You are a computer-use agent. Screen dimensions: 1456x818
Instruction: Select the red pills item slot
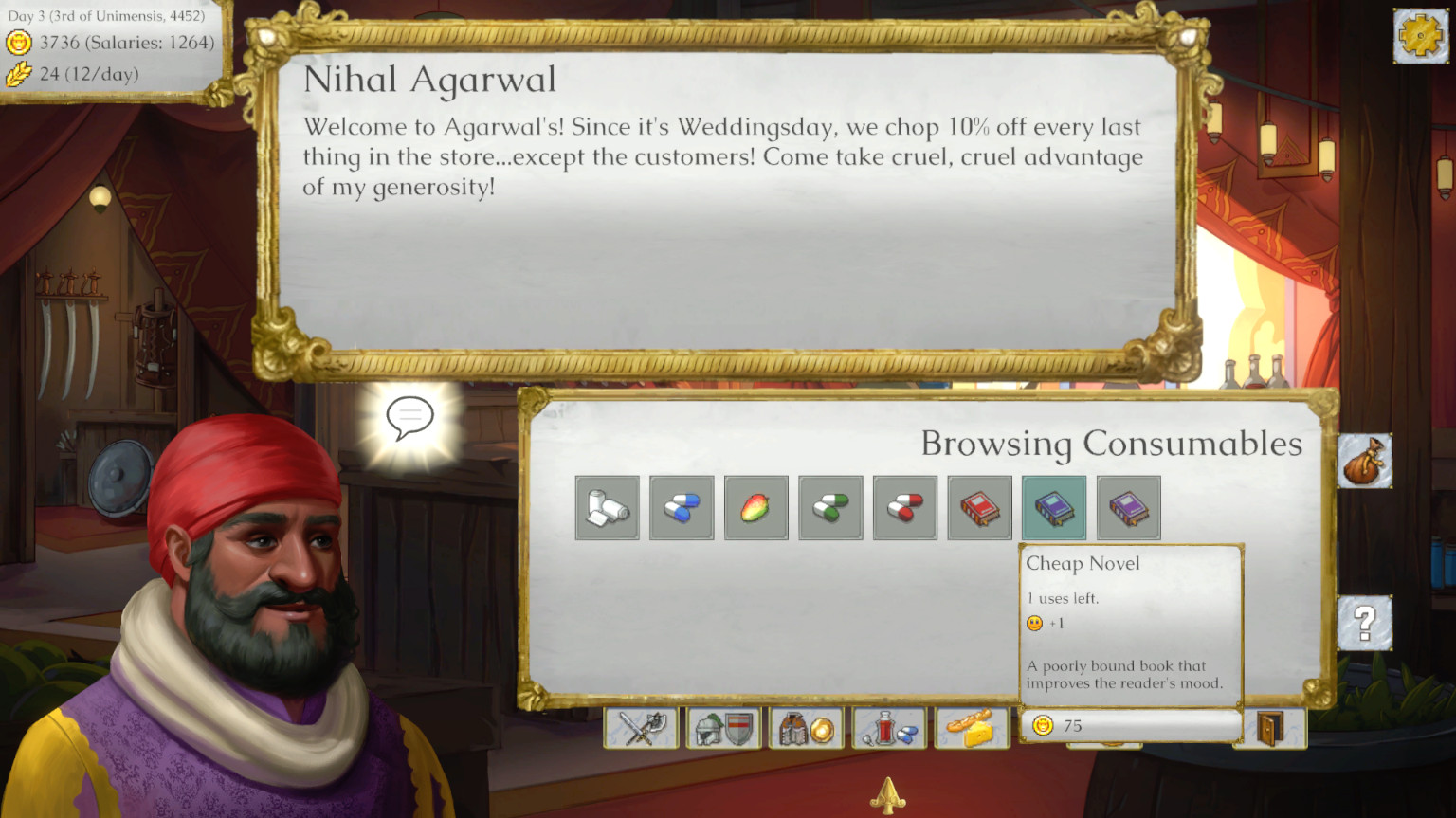coord(904,508)
